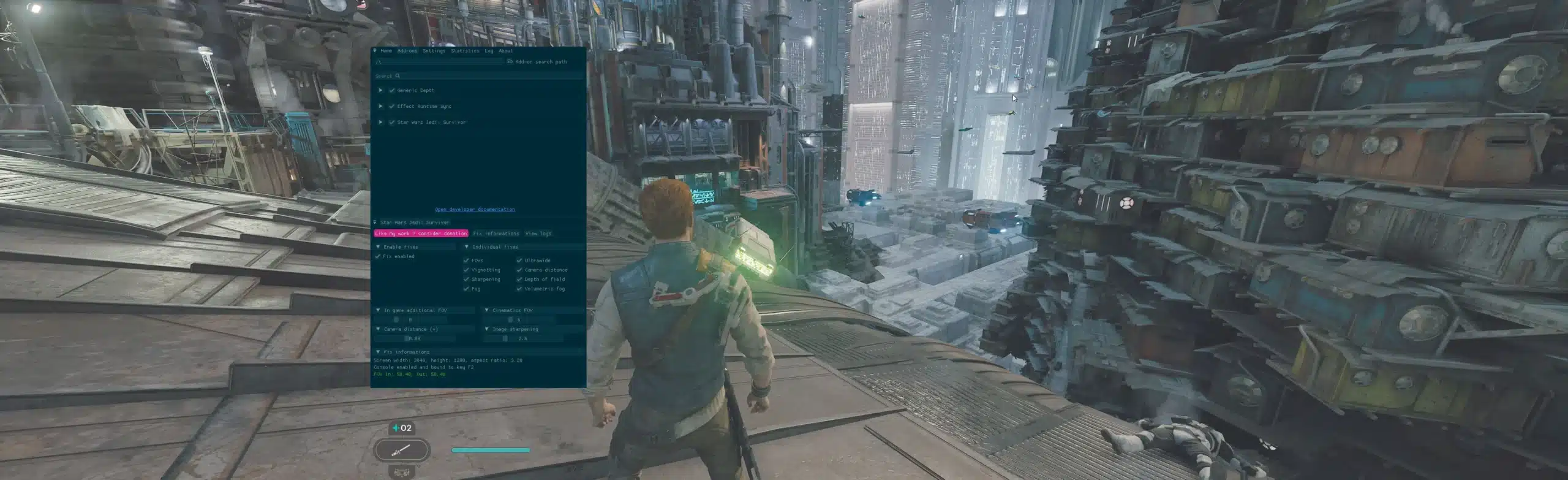
Task: Show the Statistics tab
Action: point(465,51)
